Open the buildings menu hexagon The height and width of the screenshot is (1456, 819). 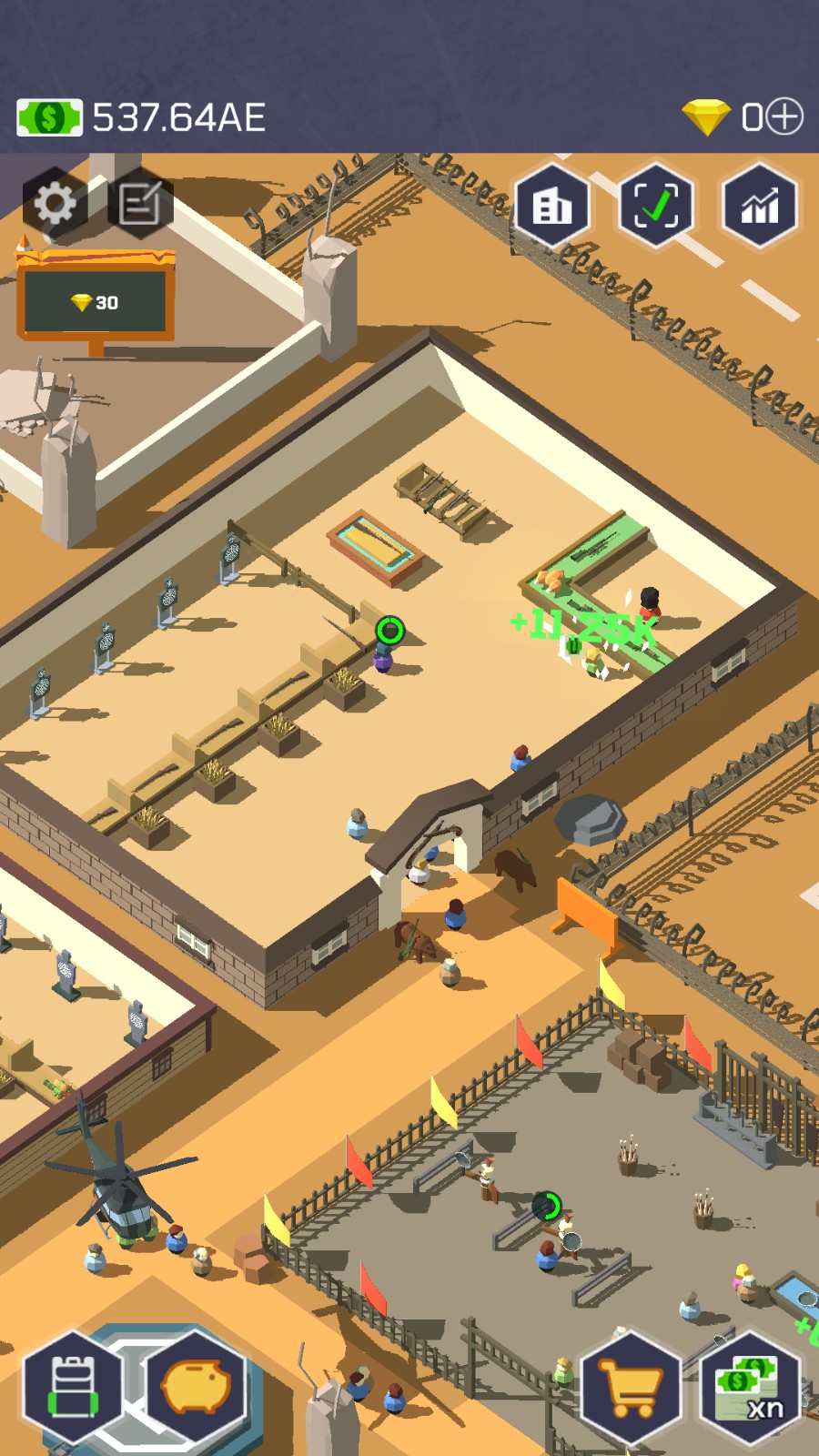coord(552,207)
